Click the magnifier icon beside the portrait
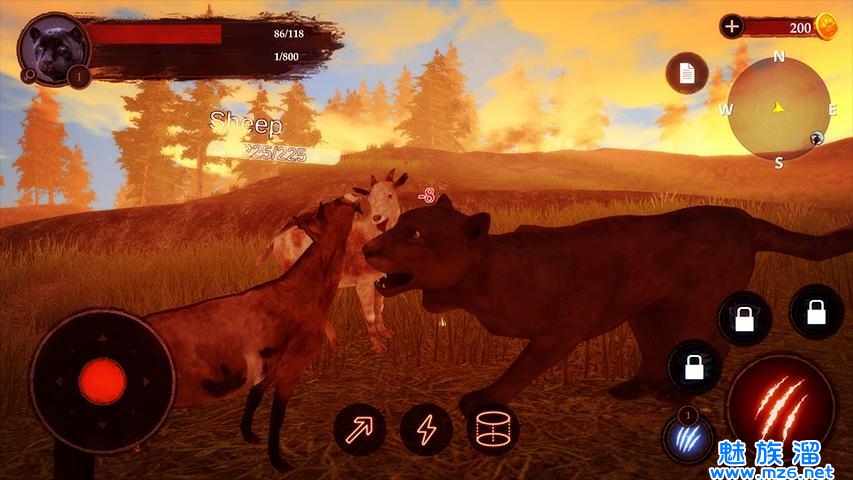 pos(28,74)
